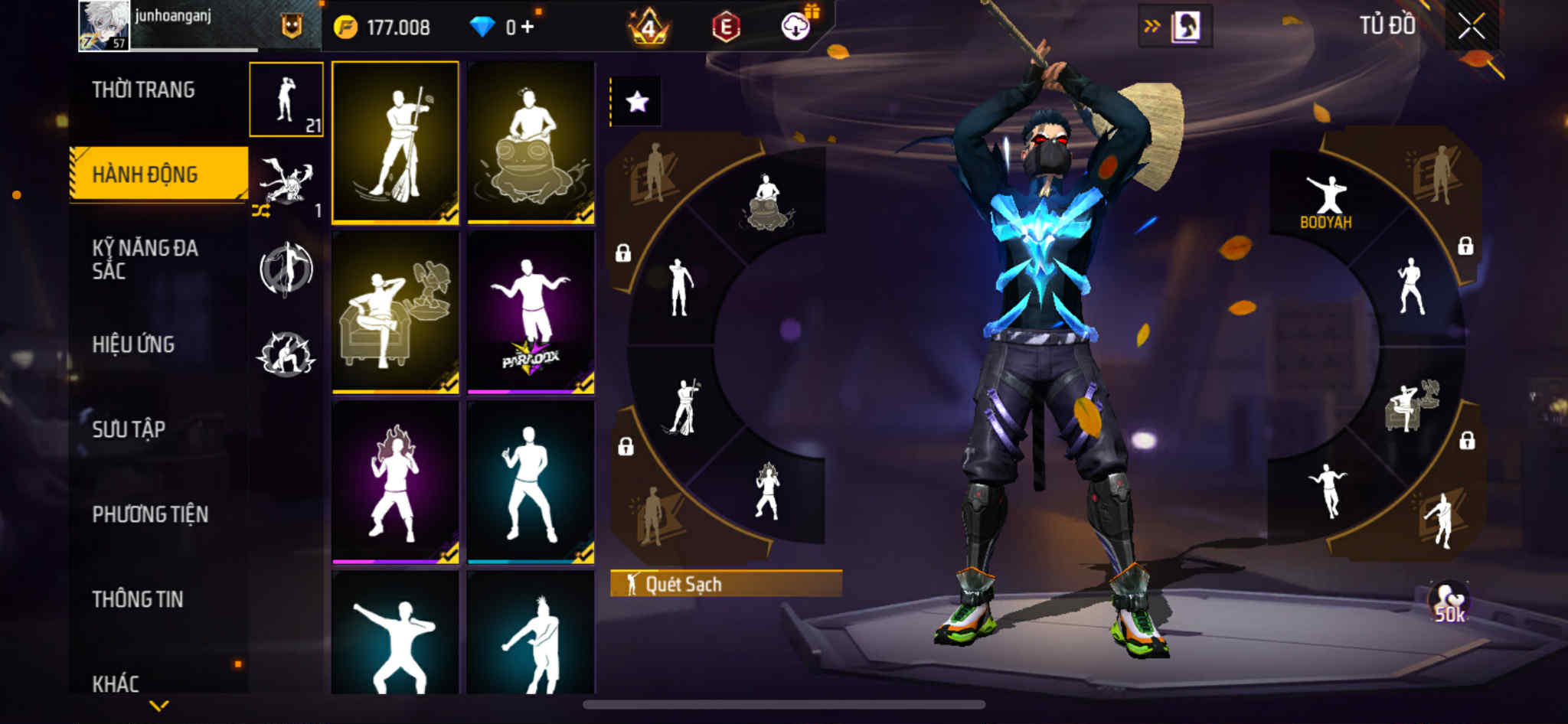This screenshot has height=724, width=1568.
Task: Choose the flaming hair emote tile
Action: point(395,482)
